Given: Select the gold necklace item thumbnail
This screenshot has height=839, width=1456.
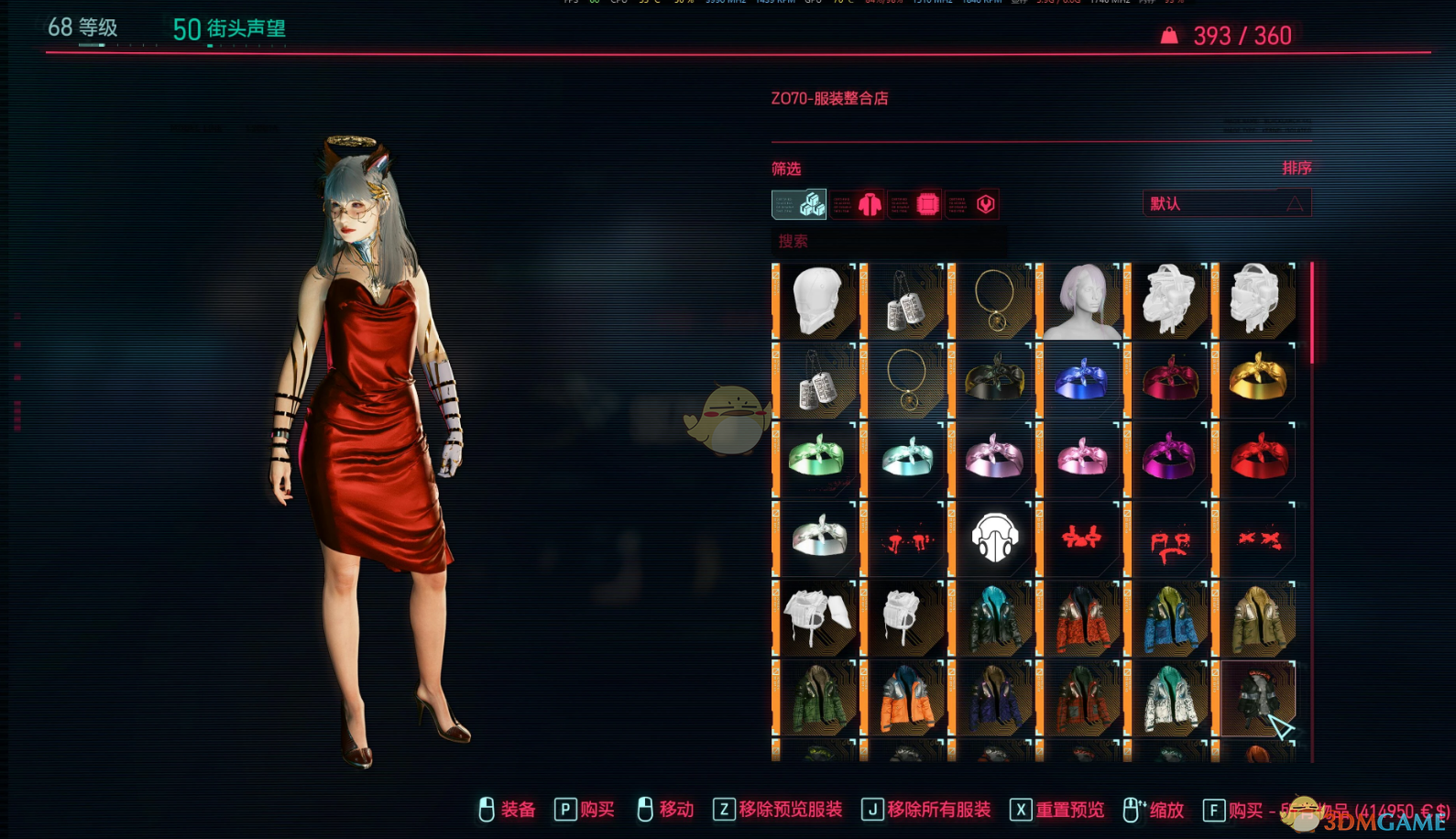Looking at the screenshot, I should click(994, 300).
